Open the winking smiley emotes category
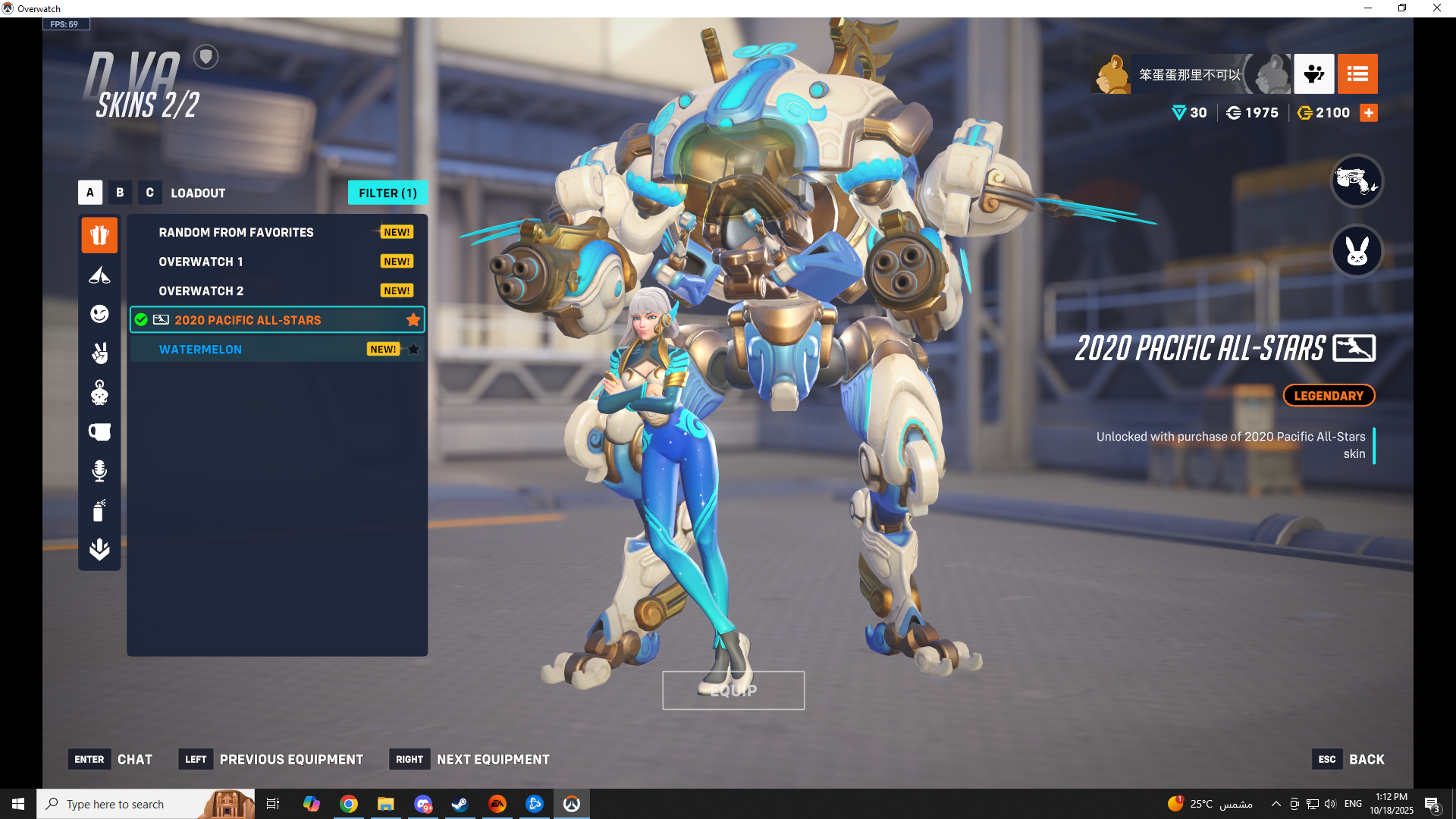Image resolution: width=1456 pixels, height=819 pixels. click(x=99, y=314)
